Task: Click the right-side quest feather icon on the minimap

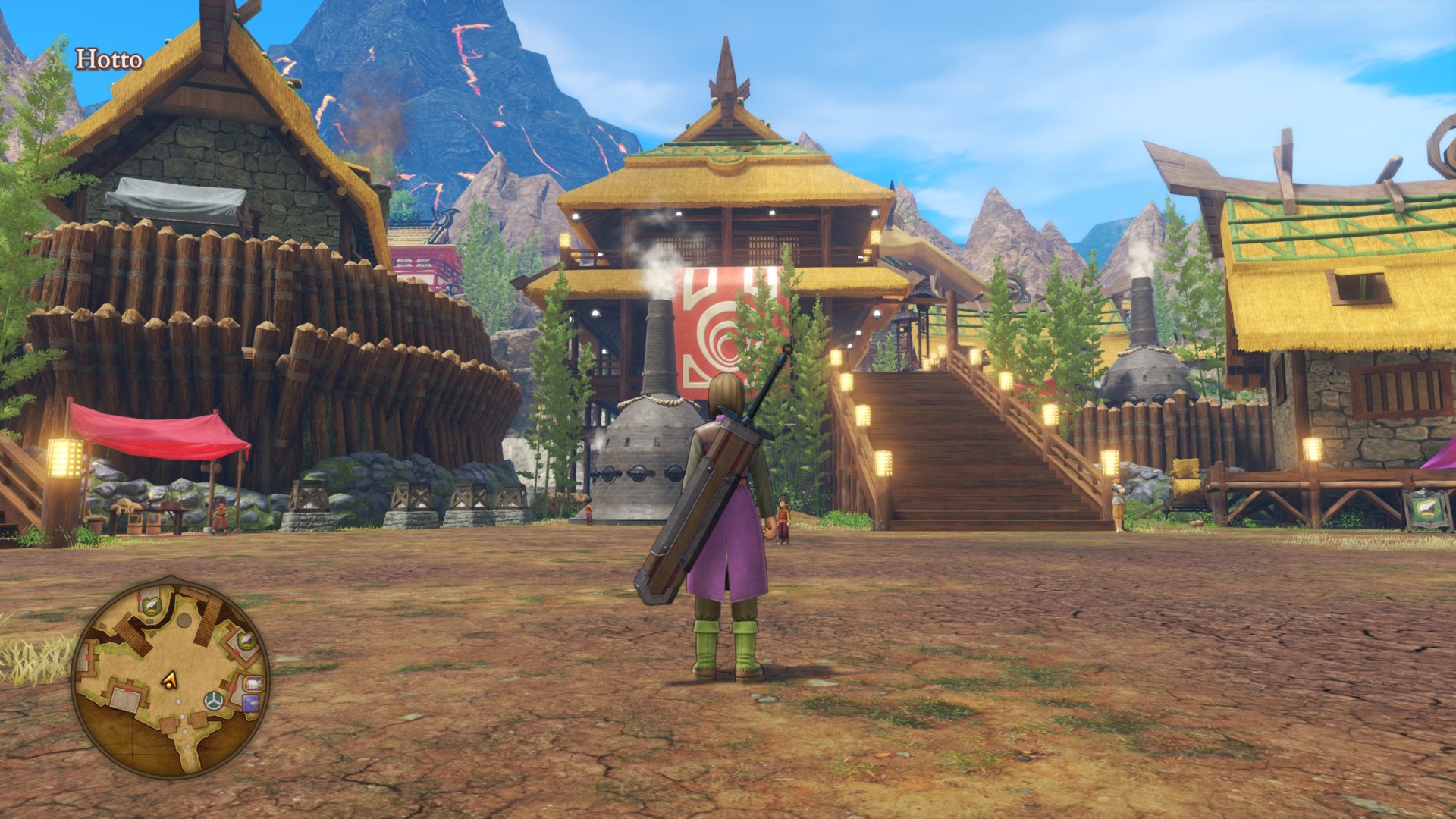Action: pos(246,640)
